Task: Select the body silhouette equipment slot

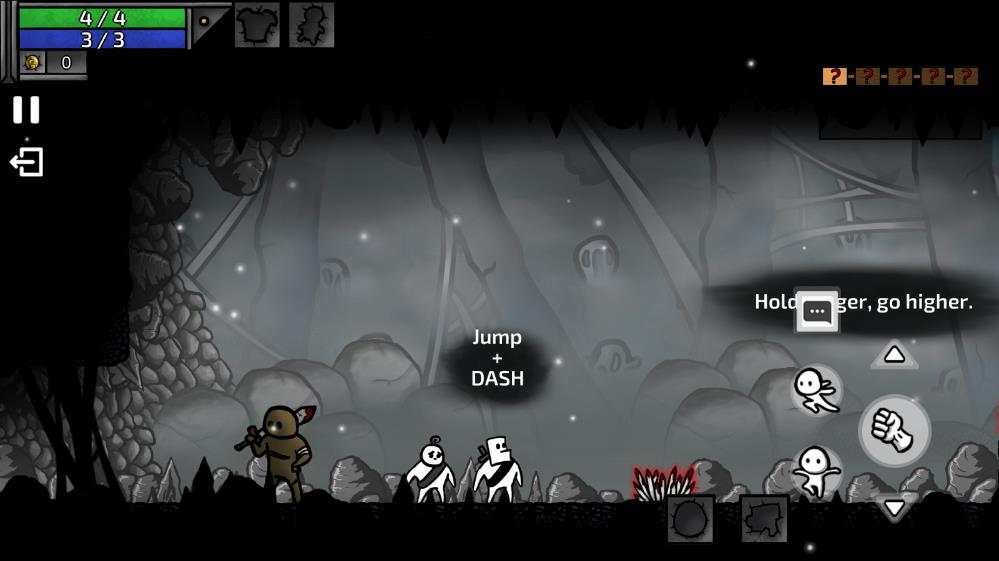Action: pos(311,24)
